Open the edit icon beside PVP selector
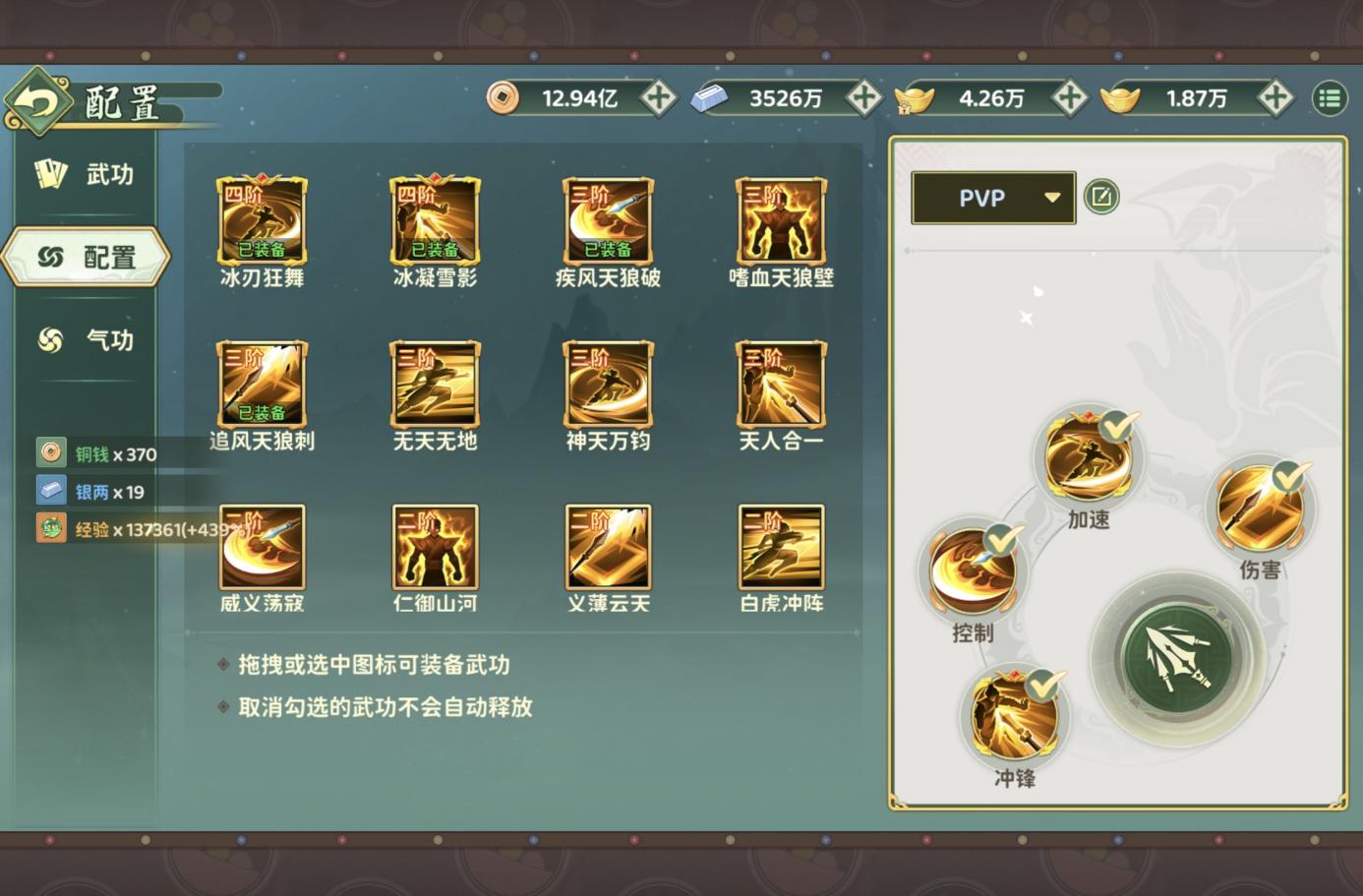The width and height of the screenshot is (1363, 896). (1101, 197)
